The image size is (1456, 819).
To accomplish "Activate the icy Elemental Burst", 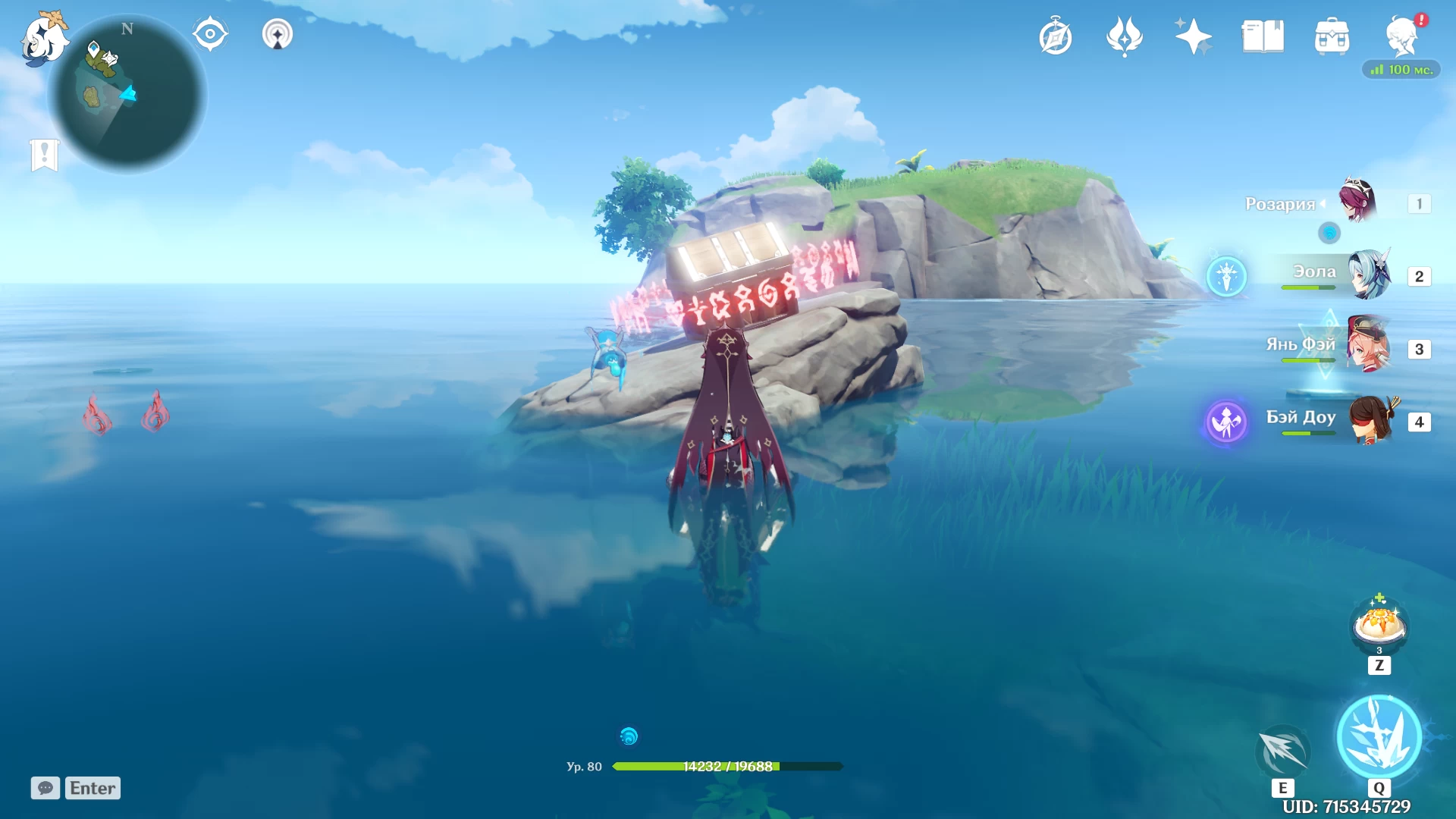I will tap(1379, 736).
